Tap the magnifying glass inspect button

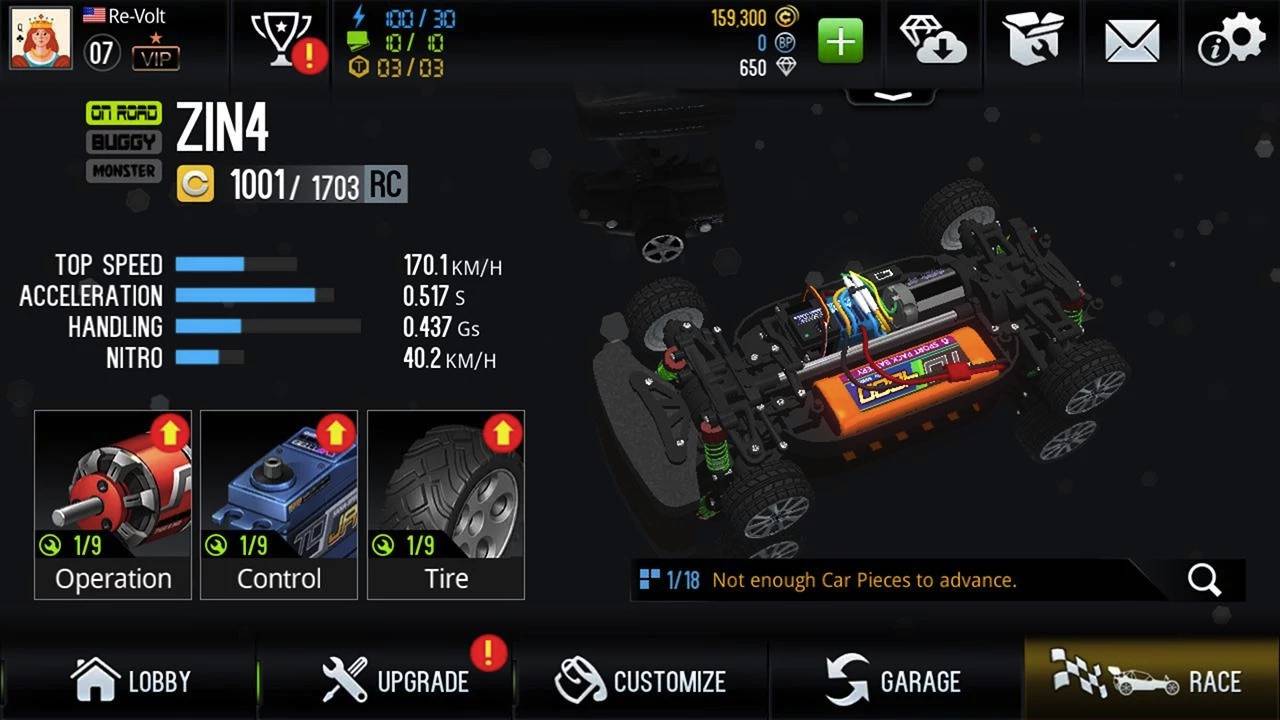click(1204, 580)
